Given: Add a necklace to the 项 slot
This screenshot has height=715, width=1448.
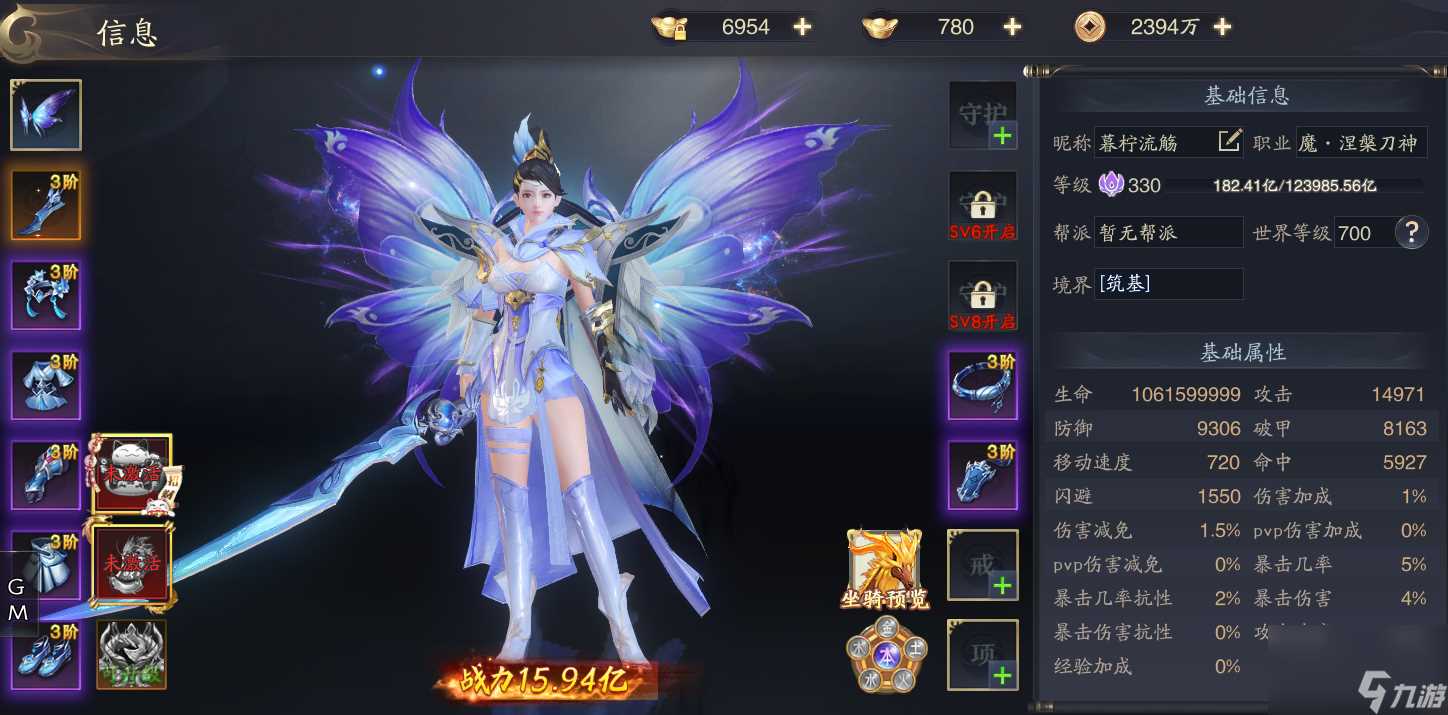Looking at the screenshot, I should (x=982, y=655).
